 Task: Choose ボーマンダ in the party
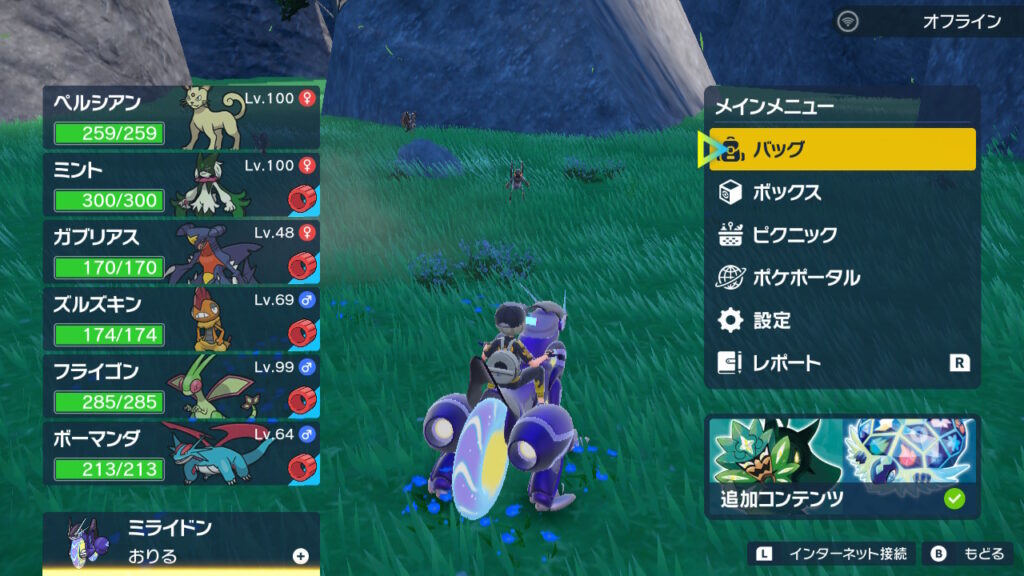[x=181, y=455]
